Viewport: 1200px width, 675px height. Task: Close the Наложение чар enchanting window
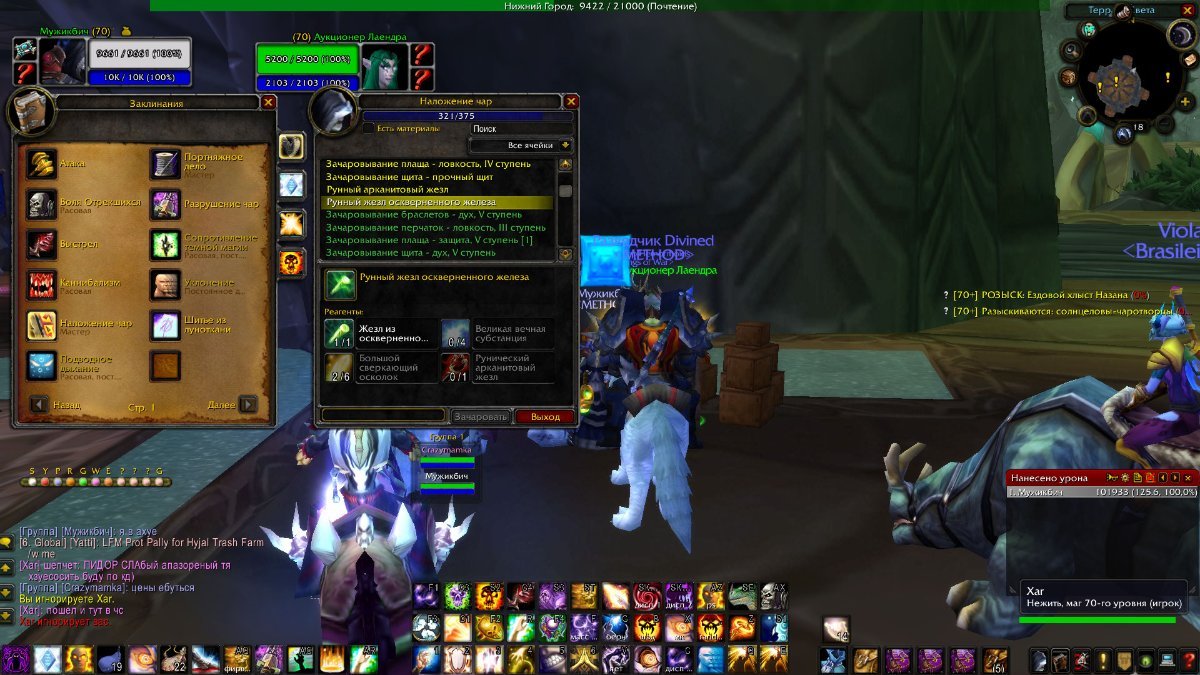[571, 101]
